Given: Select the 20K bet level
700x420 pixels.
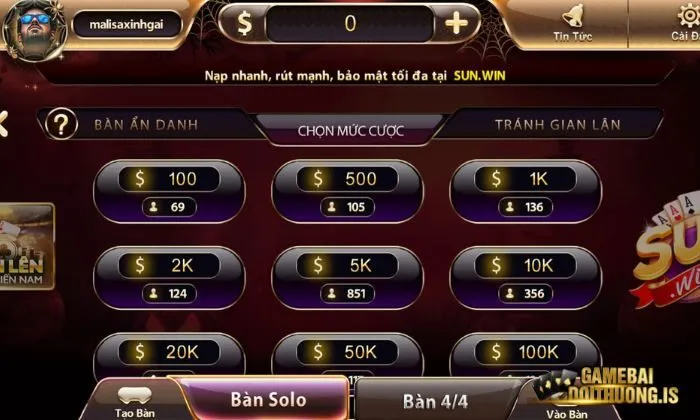Looking at the screenshot, I should coord(168,355).
